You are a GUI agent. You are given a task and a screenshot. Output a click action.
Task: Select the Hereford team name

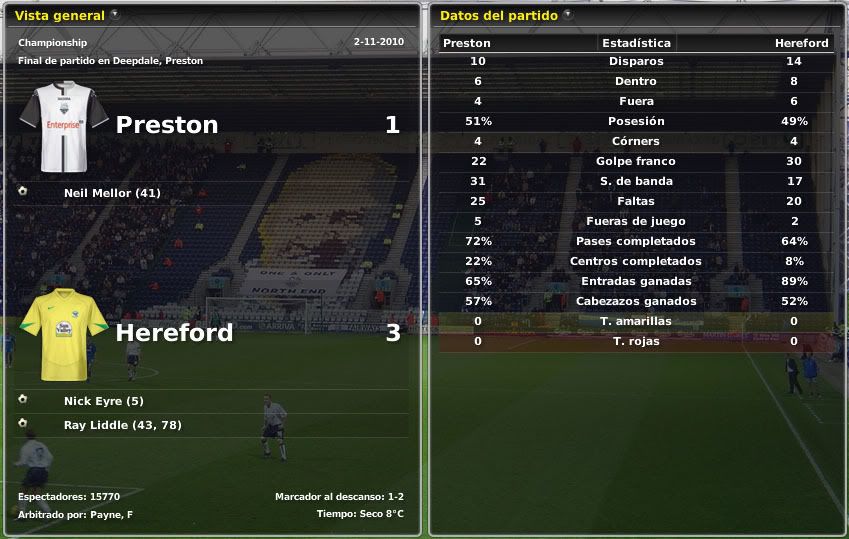click(x=174, y=333)
